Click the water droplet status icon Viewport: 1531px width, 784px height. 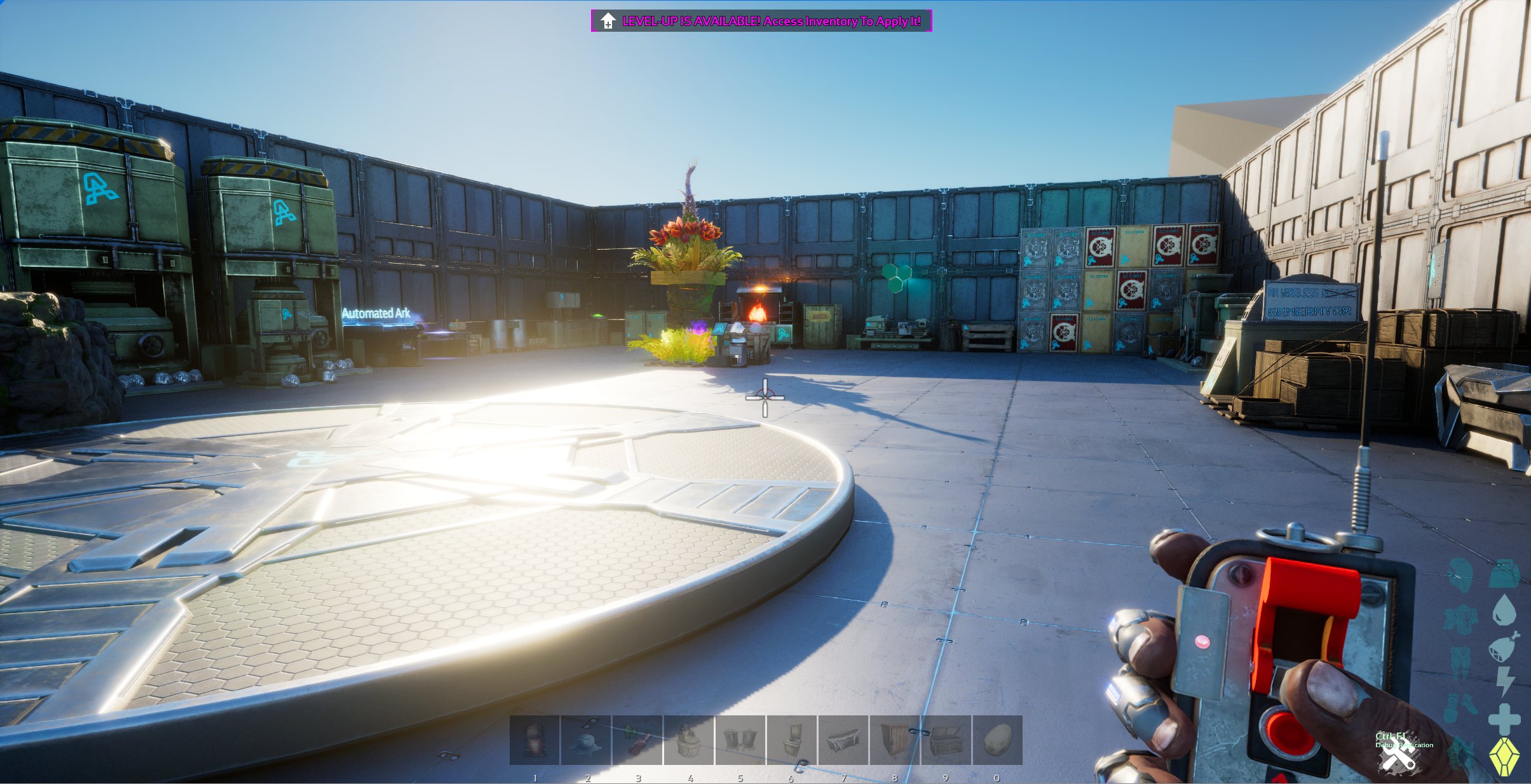coord(1504,608)
